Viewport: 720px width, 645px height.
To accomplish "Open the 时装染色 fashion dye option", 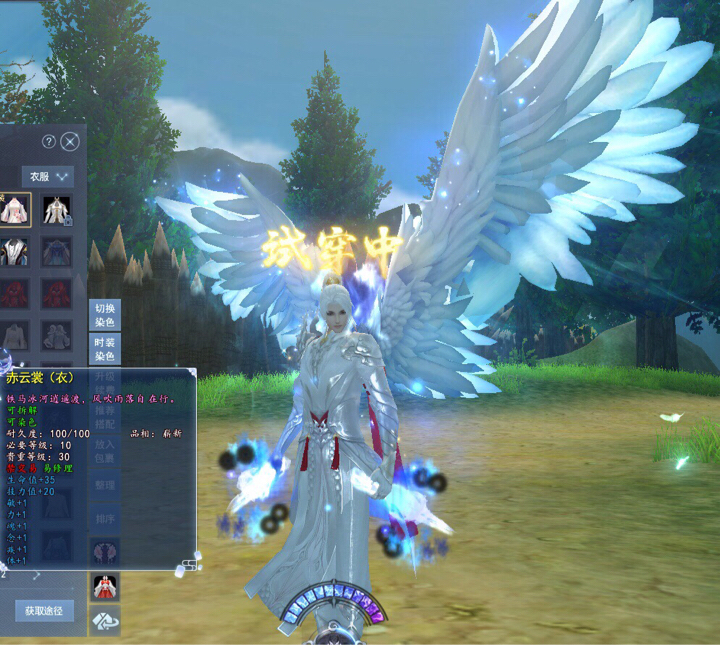I will 105,349.
